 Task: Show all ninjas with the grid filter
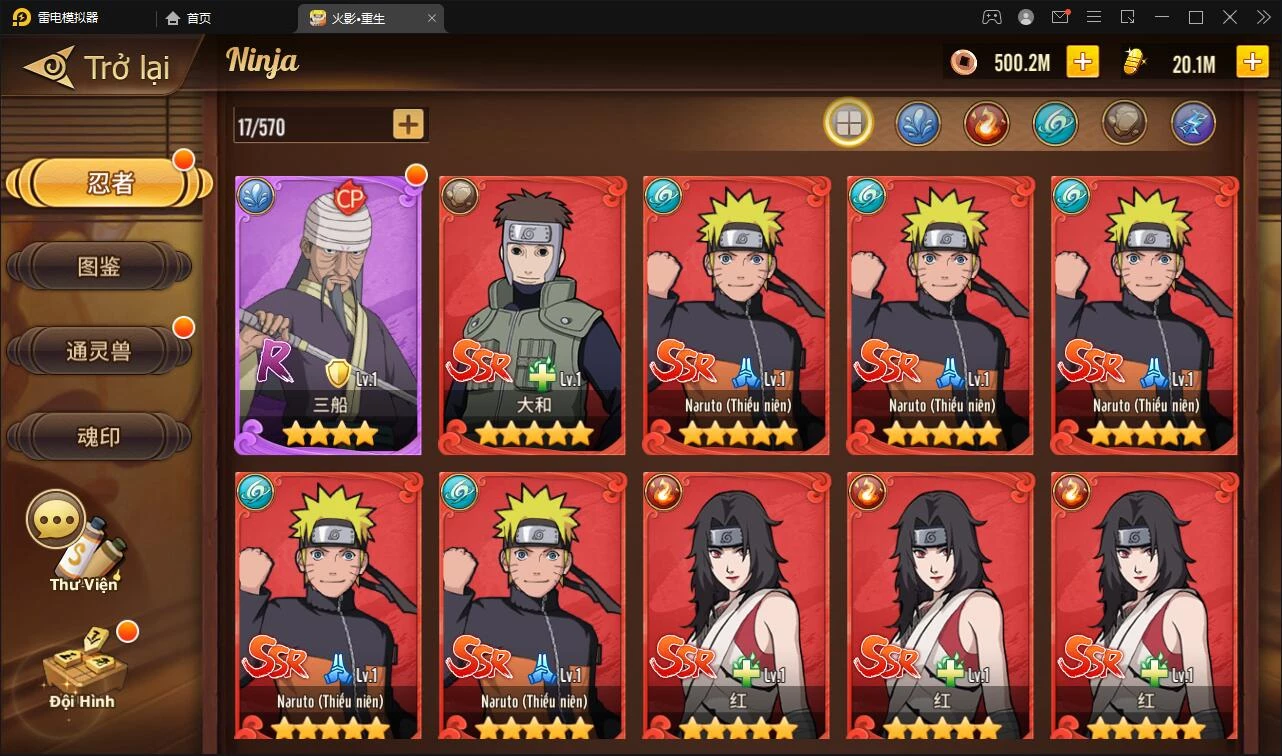click(x=848, y=124)
